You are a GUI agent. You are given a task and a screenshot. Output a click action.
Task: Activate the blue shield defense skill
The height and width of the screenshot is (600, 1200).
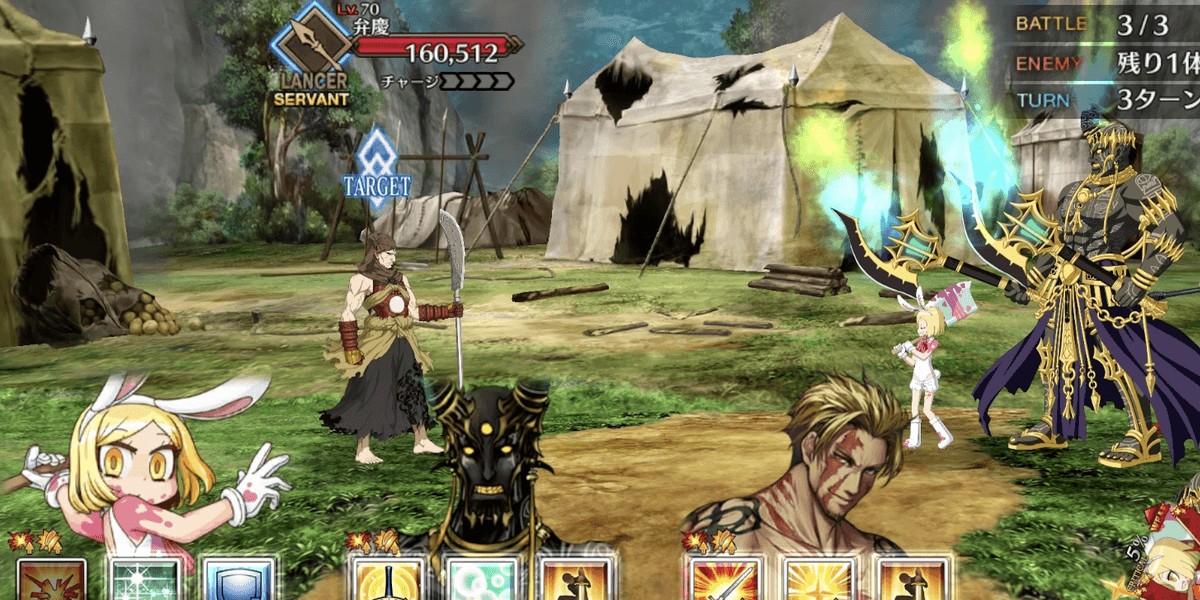point(239,581)
